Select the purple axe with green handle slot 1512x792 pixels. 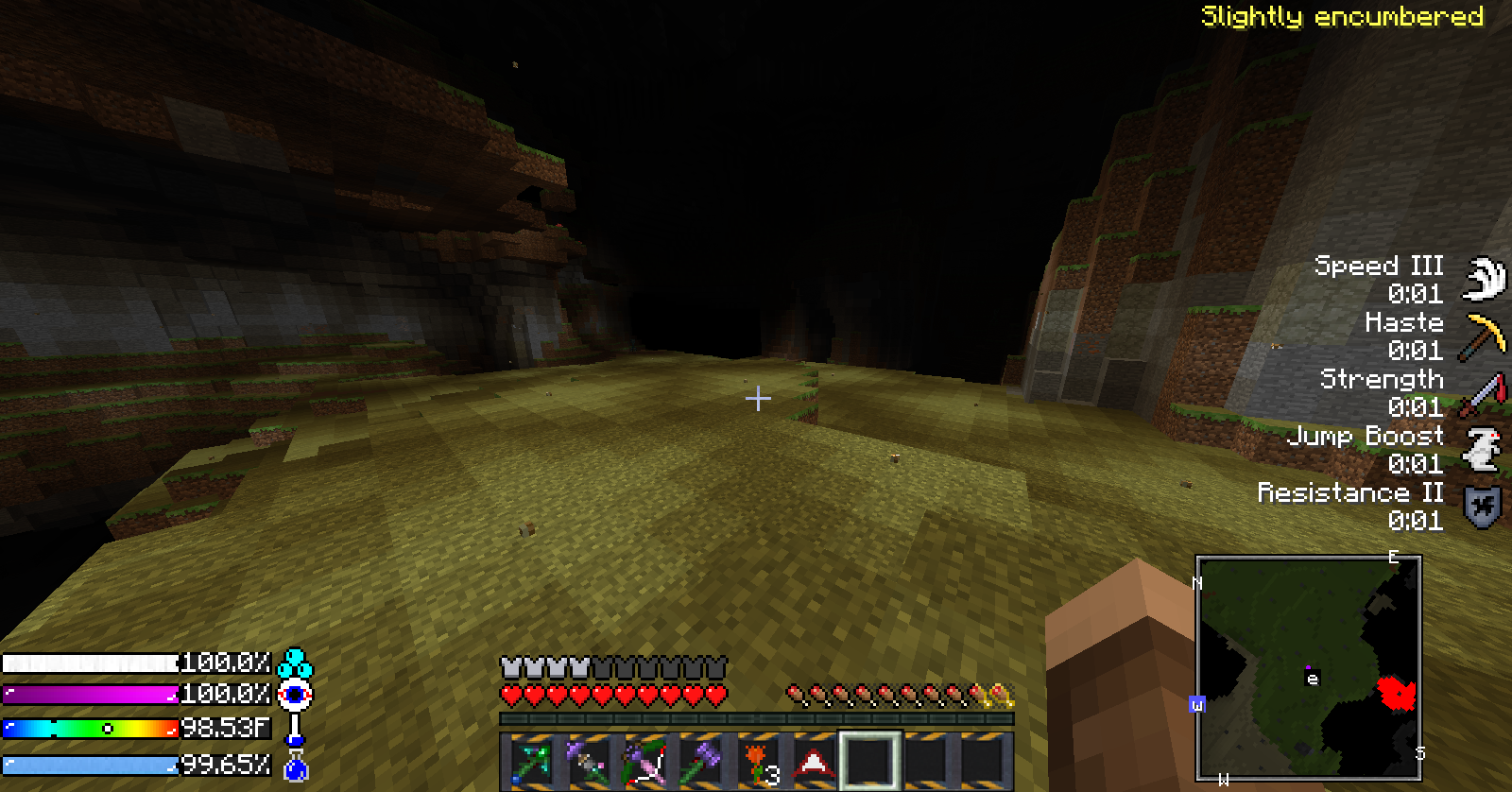pyautogui.click(x=700, y=762)
